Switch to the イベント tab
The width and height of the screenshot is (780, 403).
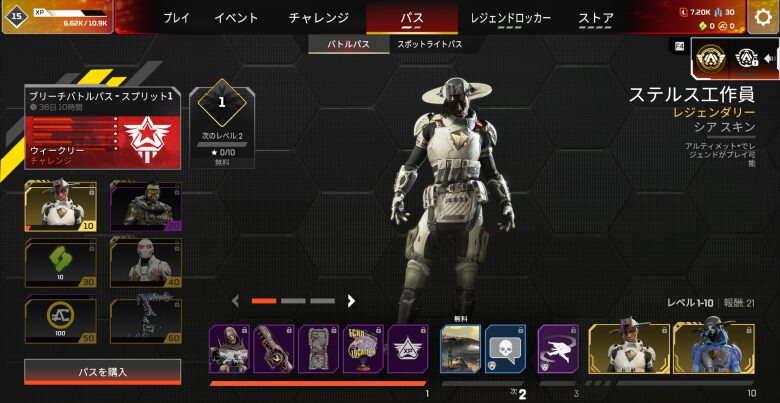236,18
